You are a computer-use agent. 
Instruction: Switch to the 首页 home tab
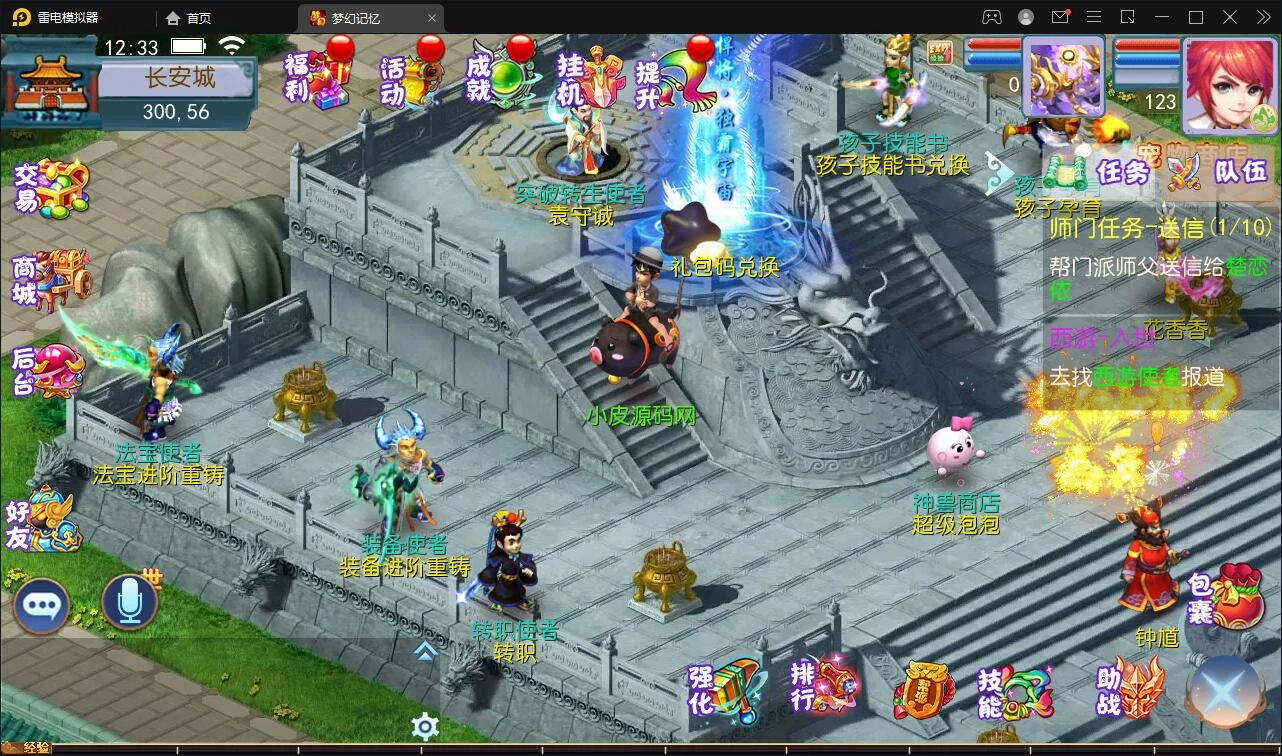(189, 18)
